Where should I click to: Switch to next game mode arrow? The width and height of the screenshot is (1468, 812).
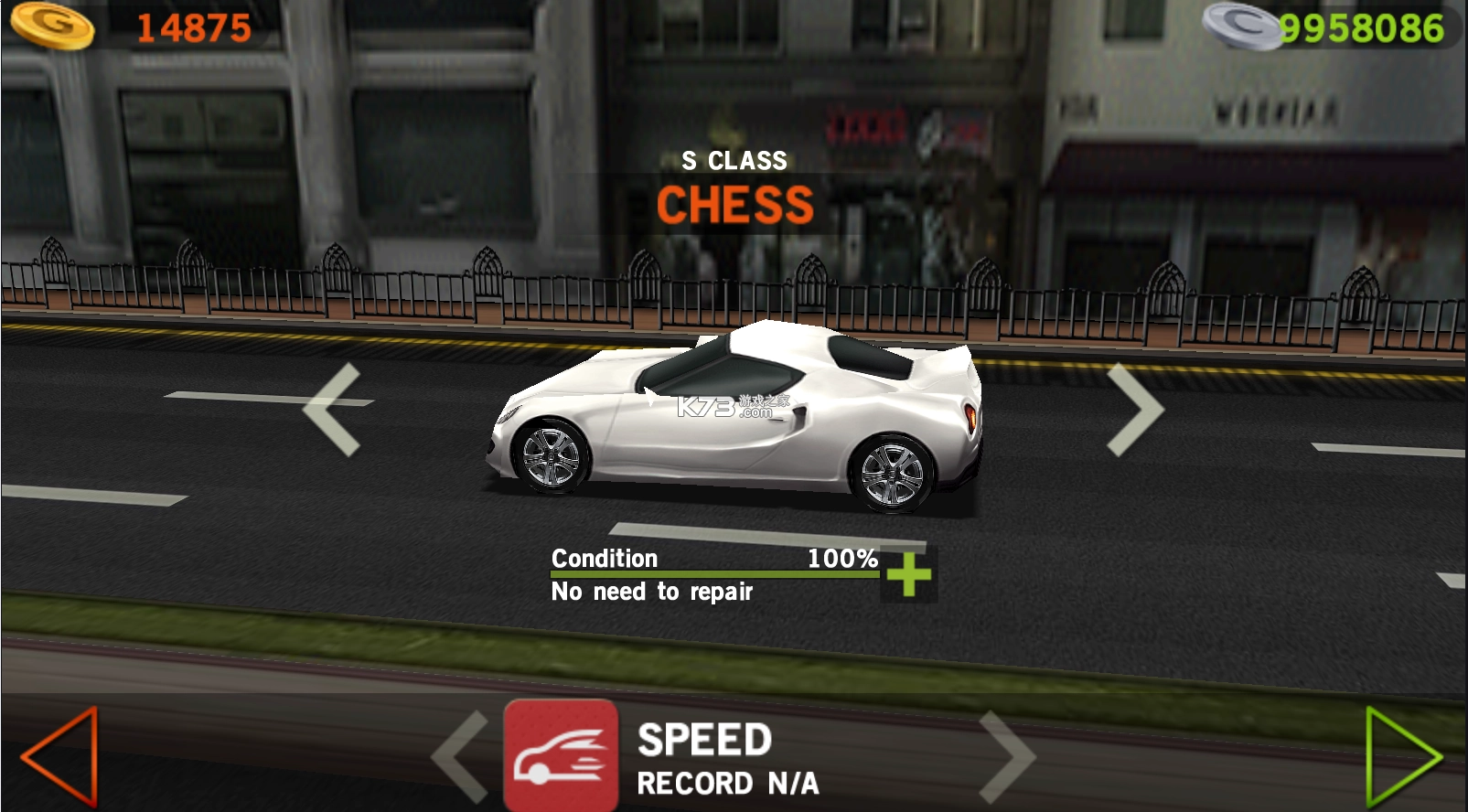click(x=1006, y=756)
